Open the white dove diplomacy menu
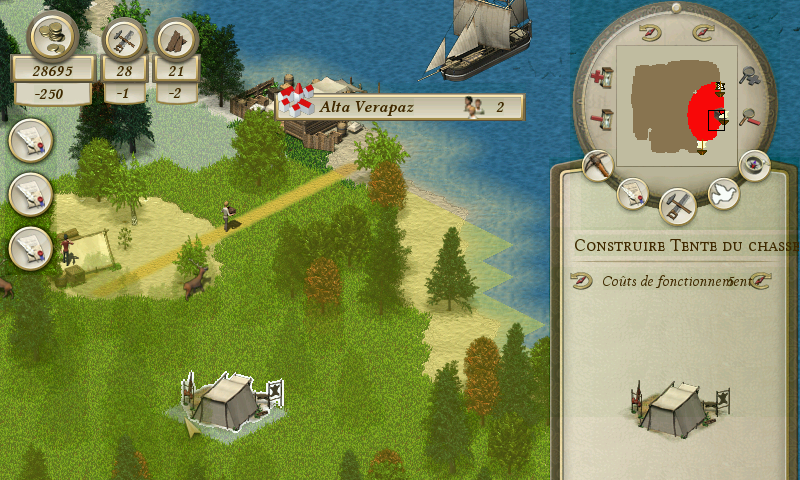 click(x=723, y=194)
